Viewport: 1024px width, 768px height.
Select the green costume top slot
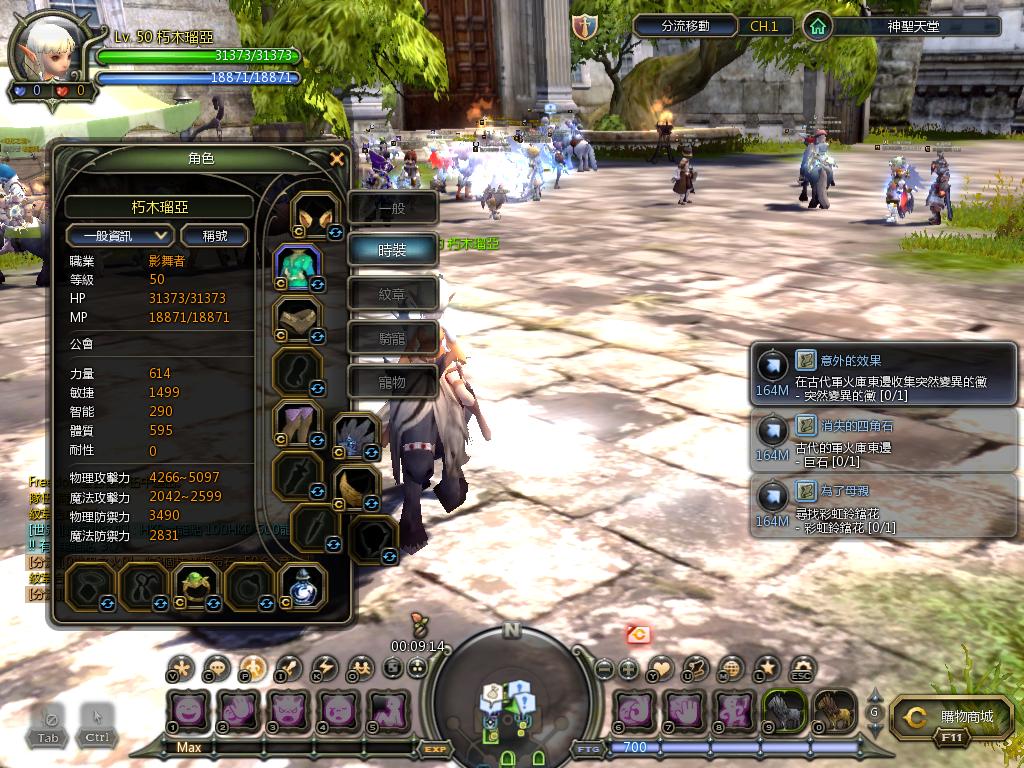tap(298, 268)
